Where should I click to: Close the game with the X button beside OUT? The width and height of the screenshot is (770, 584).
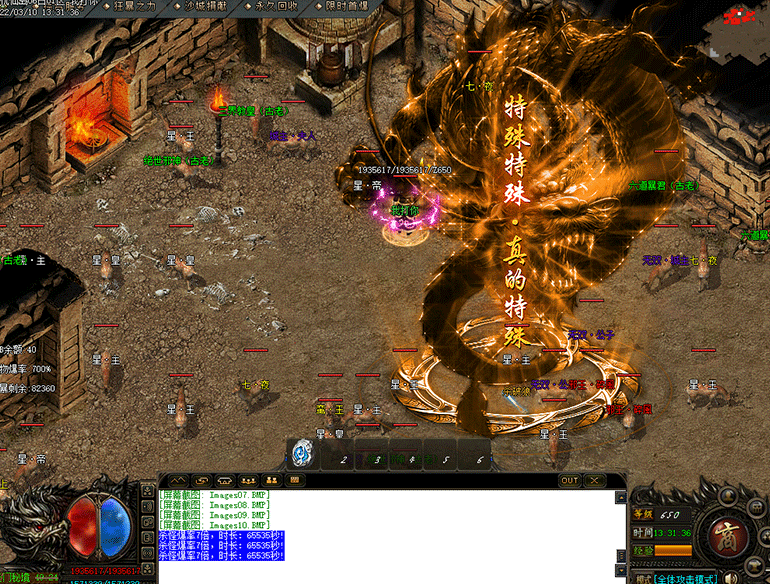point(593,480)
